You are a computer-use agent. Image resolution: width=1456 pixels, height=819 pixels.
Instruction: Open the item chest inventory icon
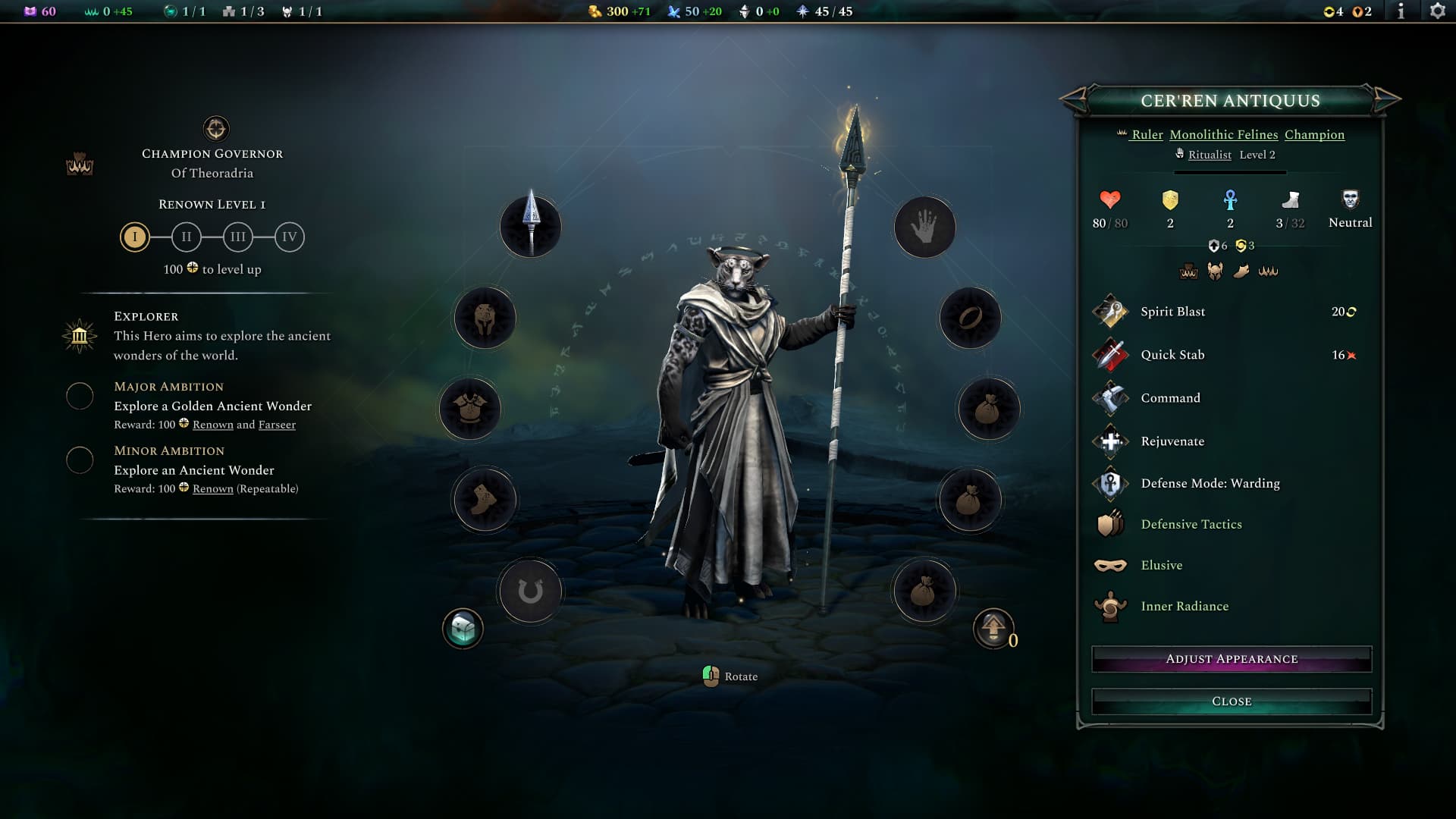[463, 629]
